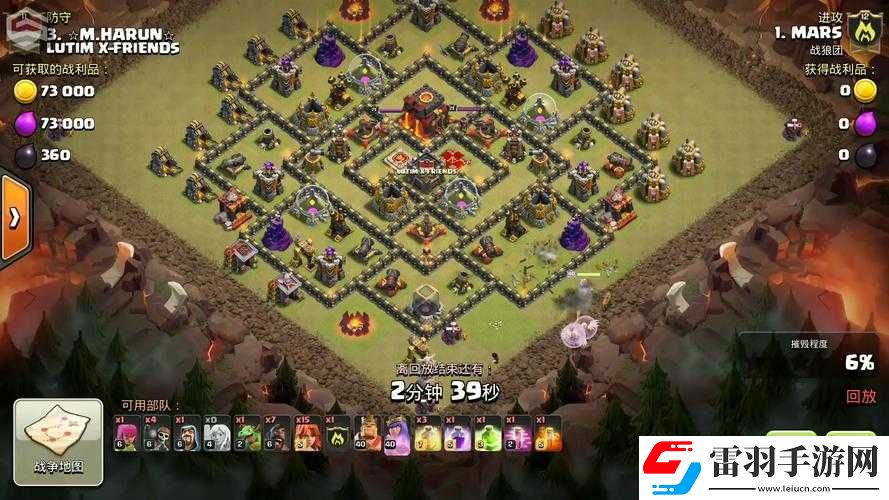Select the orange spell card
This screenshot has height=500, width=889.
pos(548,434)
